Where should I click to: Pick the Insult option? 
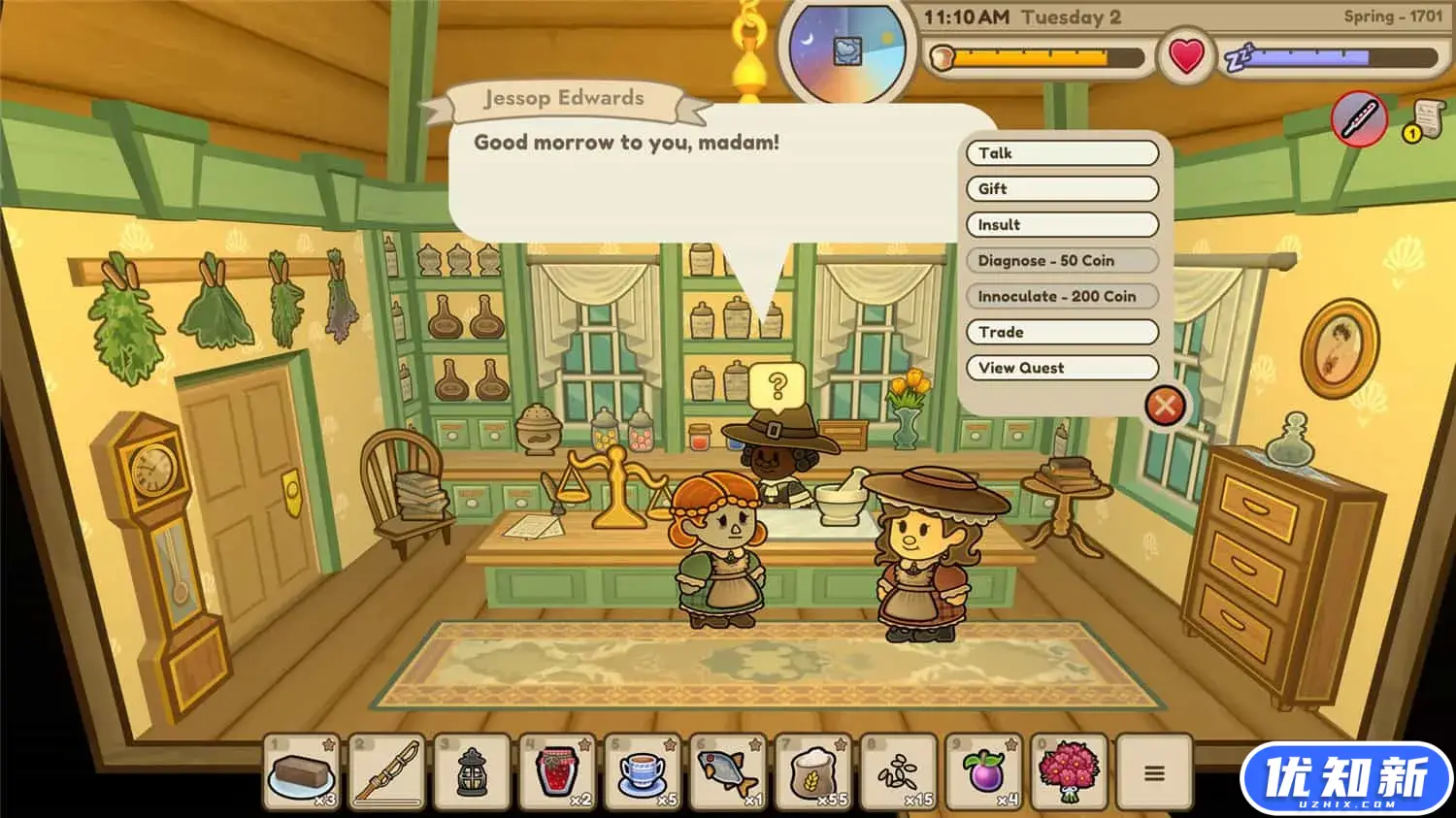click(1062, 225)
